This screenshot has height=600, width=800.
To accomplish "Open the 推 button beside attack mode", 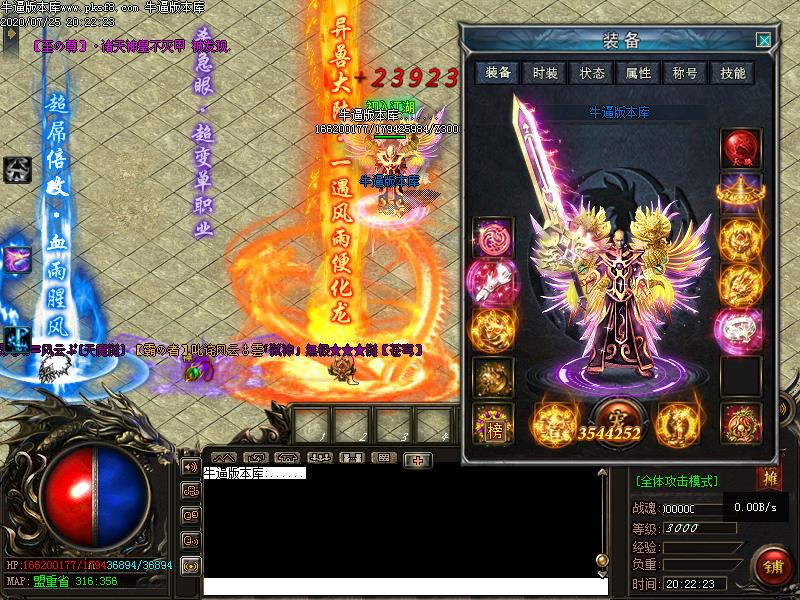I will point(768,477).
